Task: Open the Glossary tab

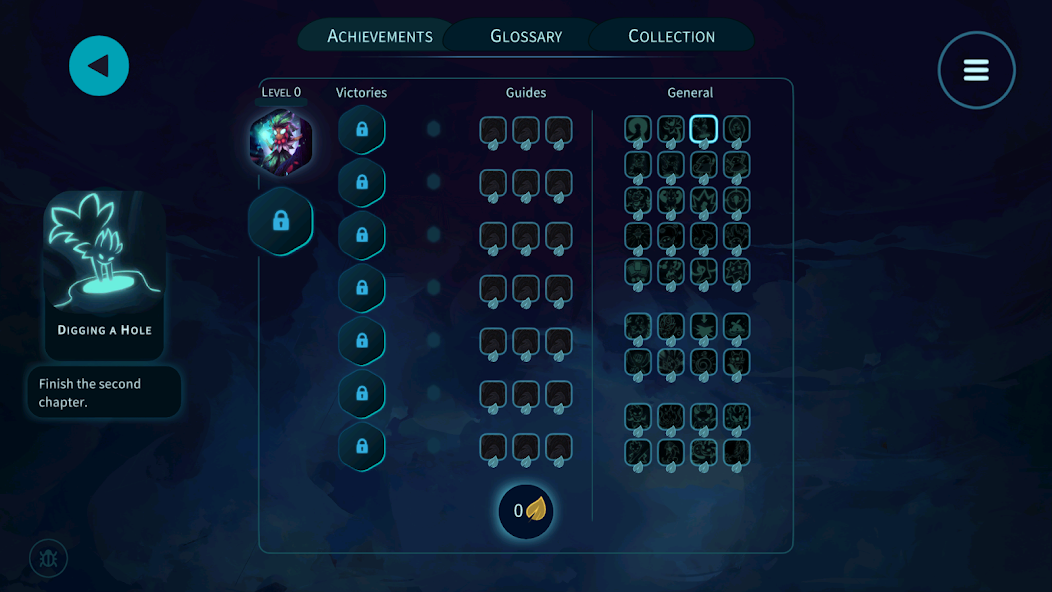Action: [526, 36]
